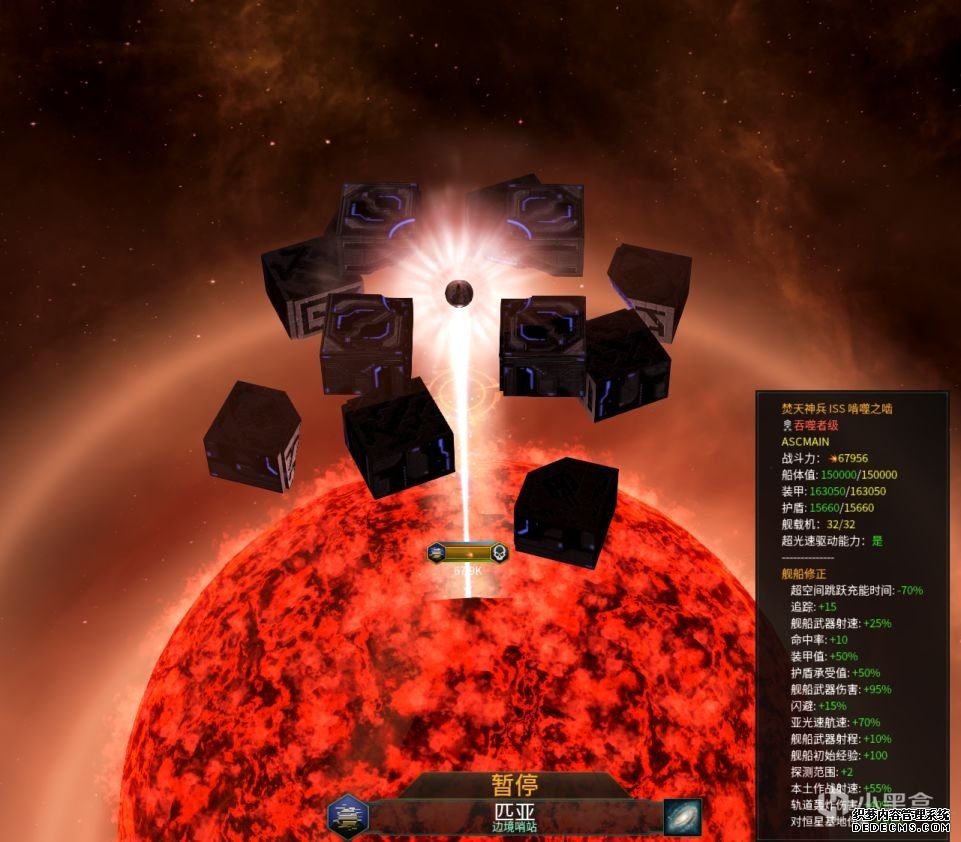Viewport: 961px width, 842px height.
Task: Open the galaxy map view
Action: [682, 816]
